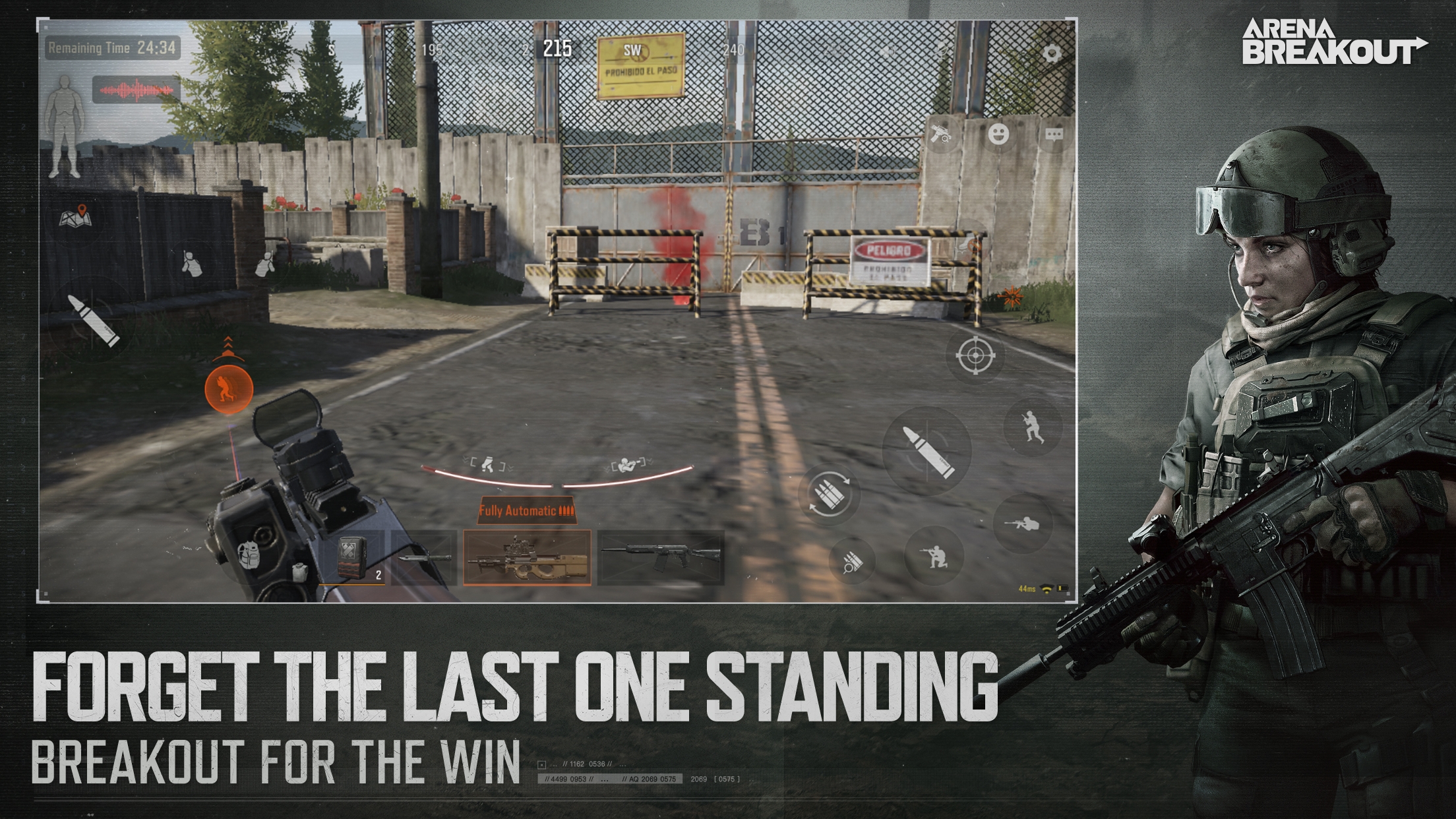Activate the sprint soldier button
The width and height of the screenshot is (1456, 819).
pyautogui.click(x=1032, y=428)
